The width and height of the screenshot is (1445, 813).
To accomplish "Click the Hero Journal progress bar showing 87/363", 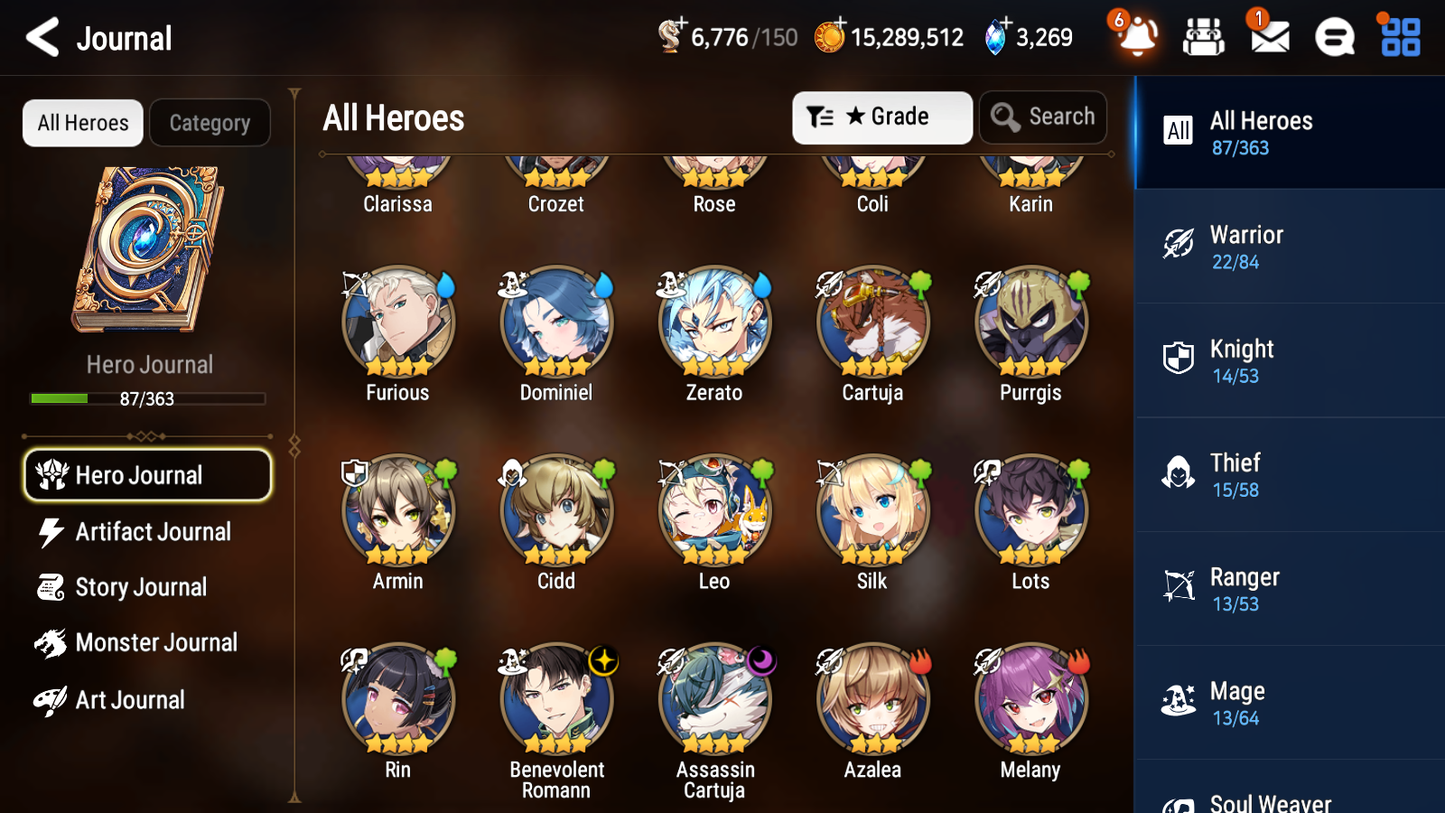I will (148, 398).
